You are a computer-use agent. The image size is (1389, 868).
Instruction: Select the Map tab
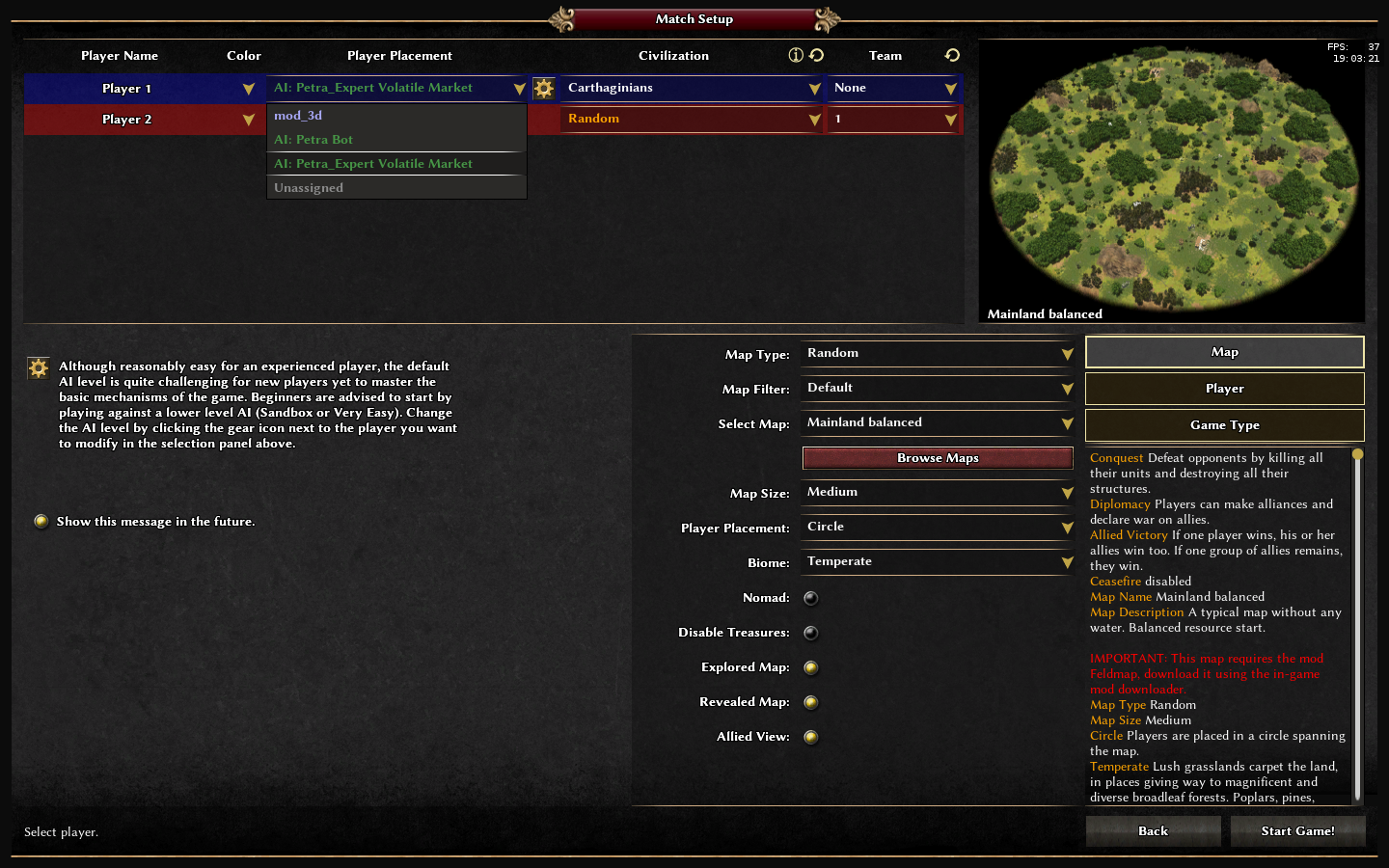[x=1224, y=352]
